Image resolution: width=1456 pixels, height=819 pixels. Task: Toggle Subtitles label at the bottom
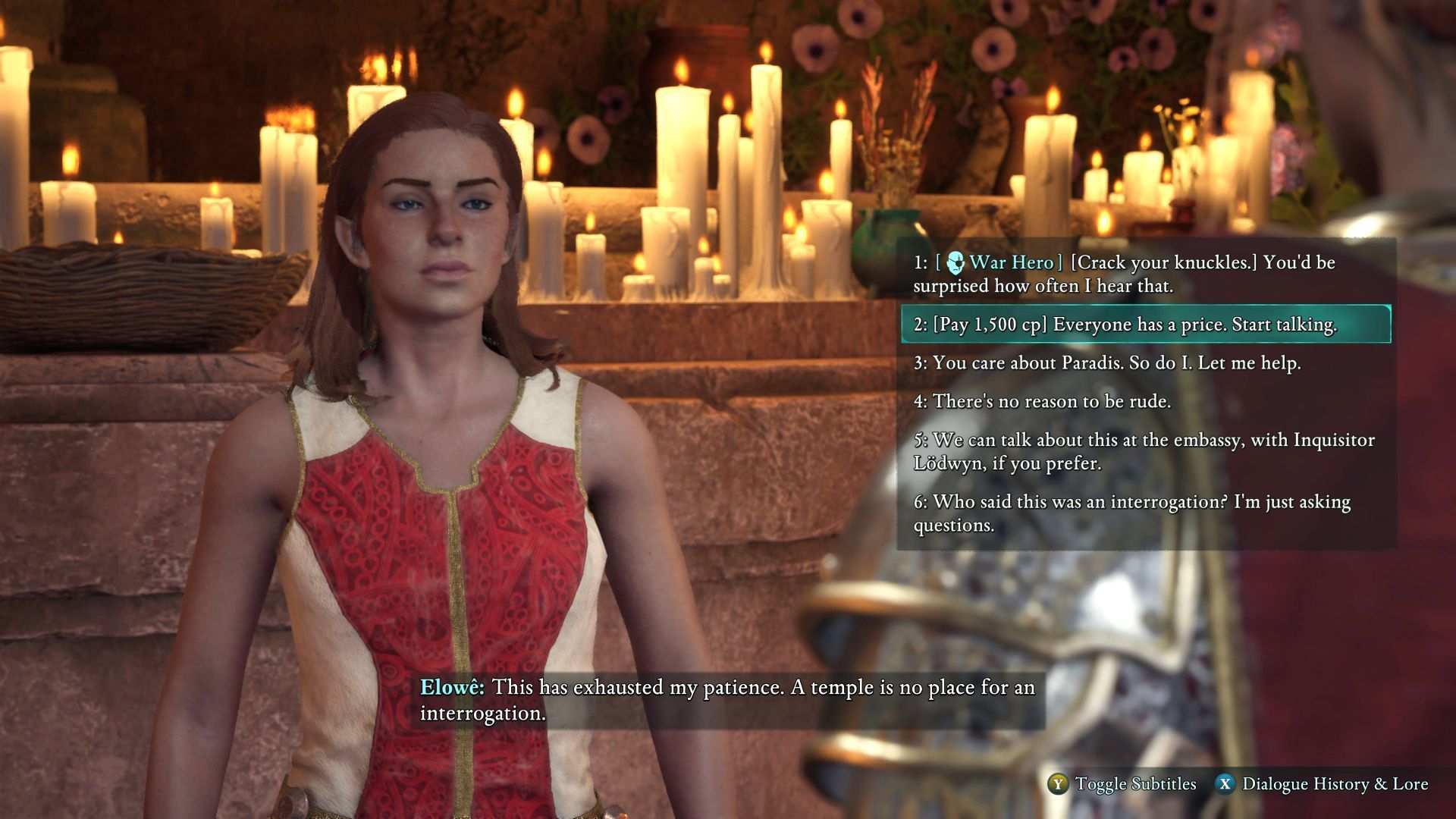tap(1134, 784)
